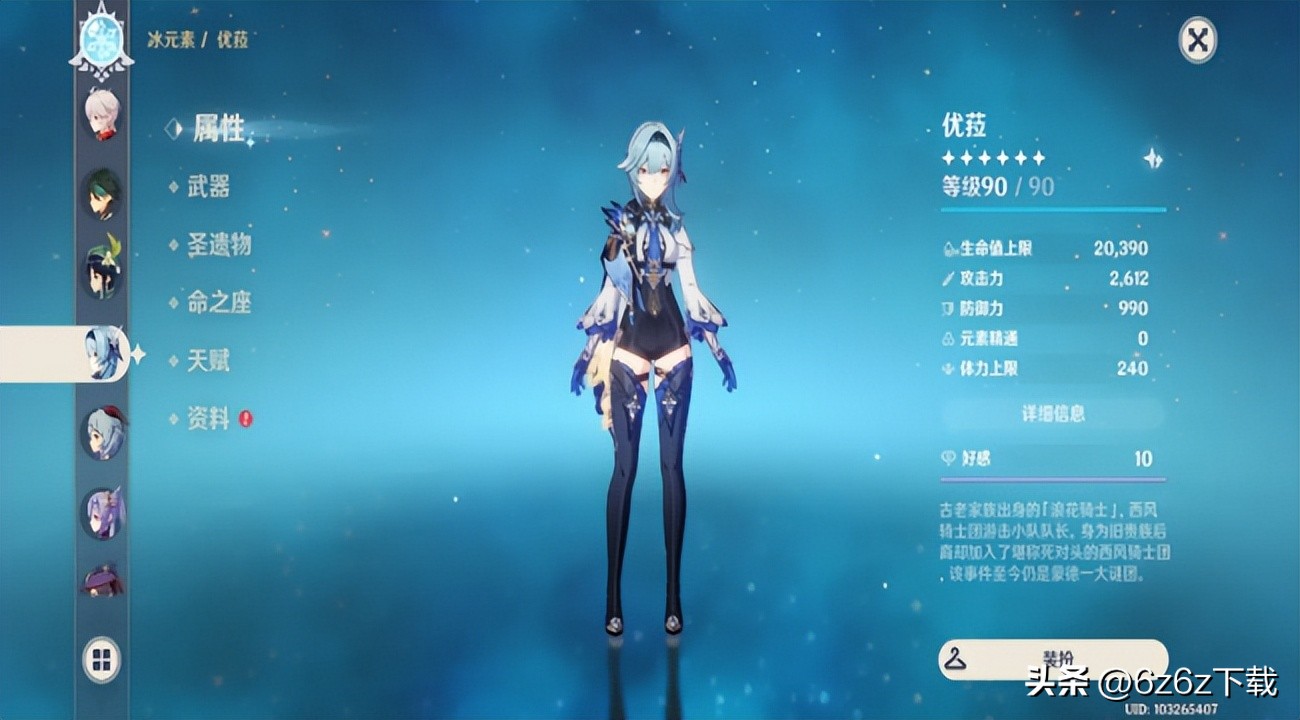
Task: Open the four-square grid character list button
Action: [x=102, y=659]
